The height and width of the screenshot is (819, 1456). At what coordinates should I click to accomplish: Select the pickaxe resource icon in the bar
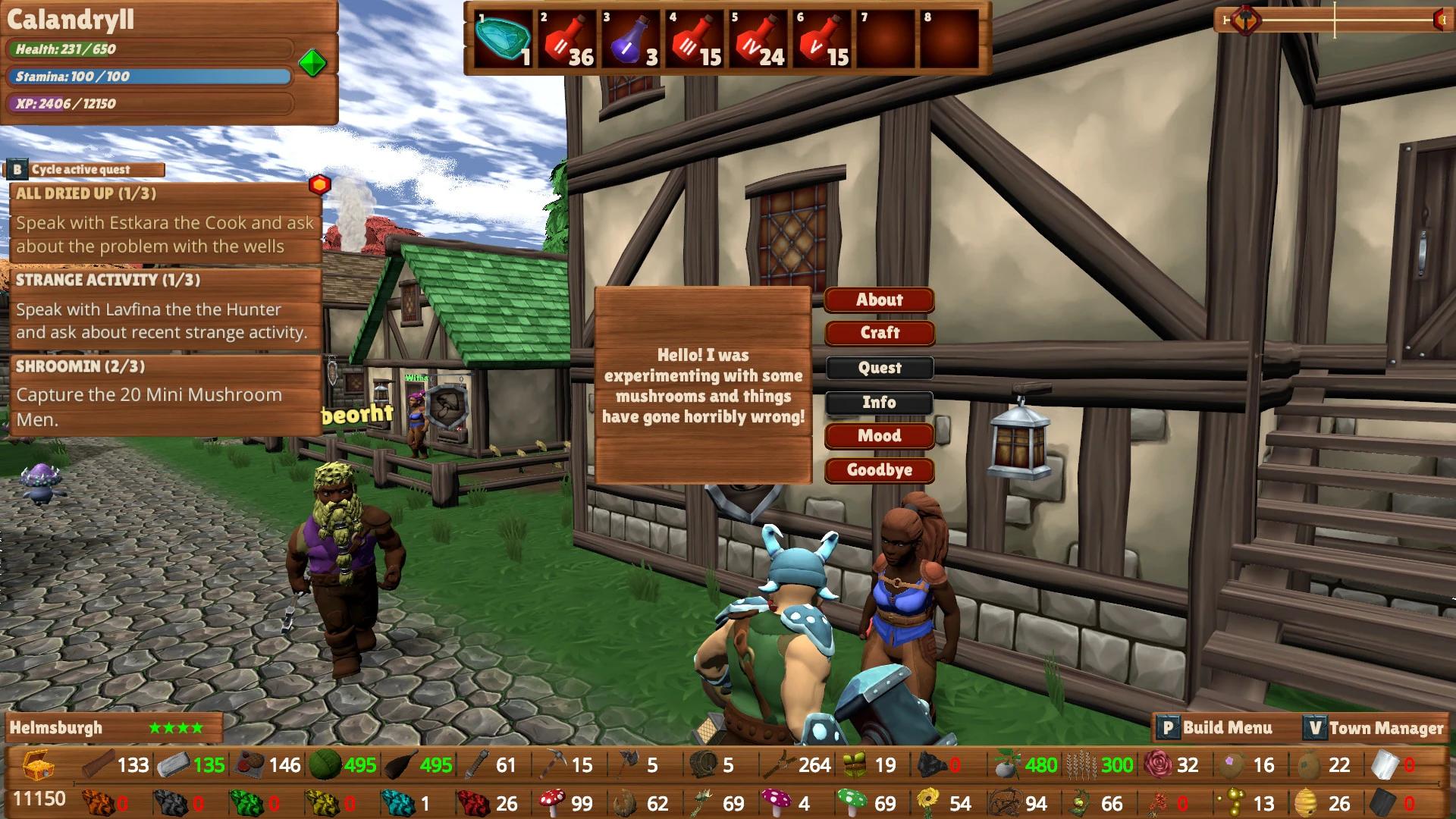[x=550, y=766]
